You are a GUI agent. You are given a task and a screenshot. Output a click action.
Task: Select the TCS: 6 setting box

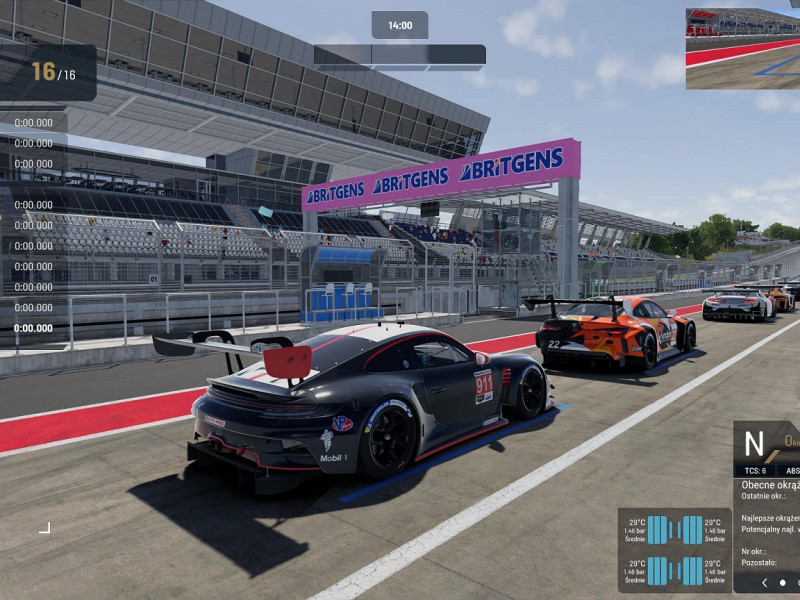[755, 470]
